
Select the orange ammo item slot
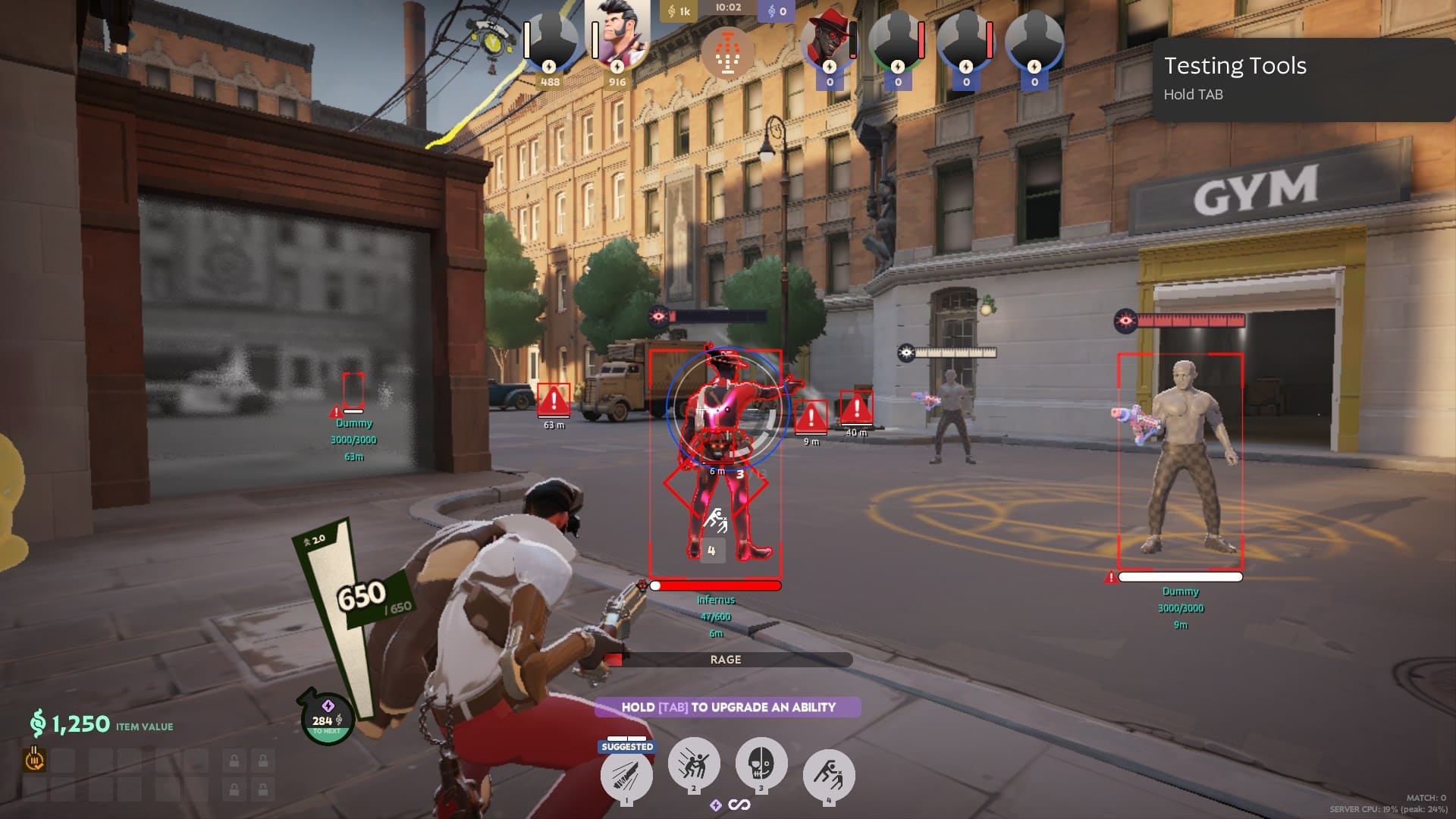tap(34, 759)
